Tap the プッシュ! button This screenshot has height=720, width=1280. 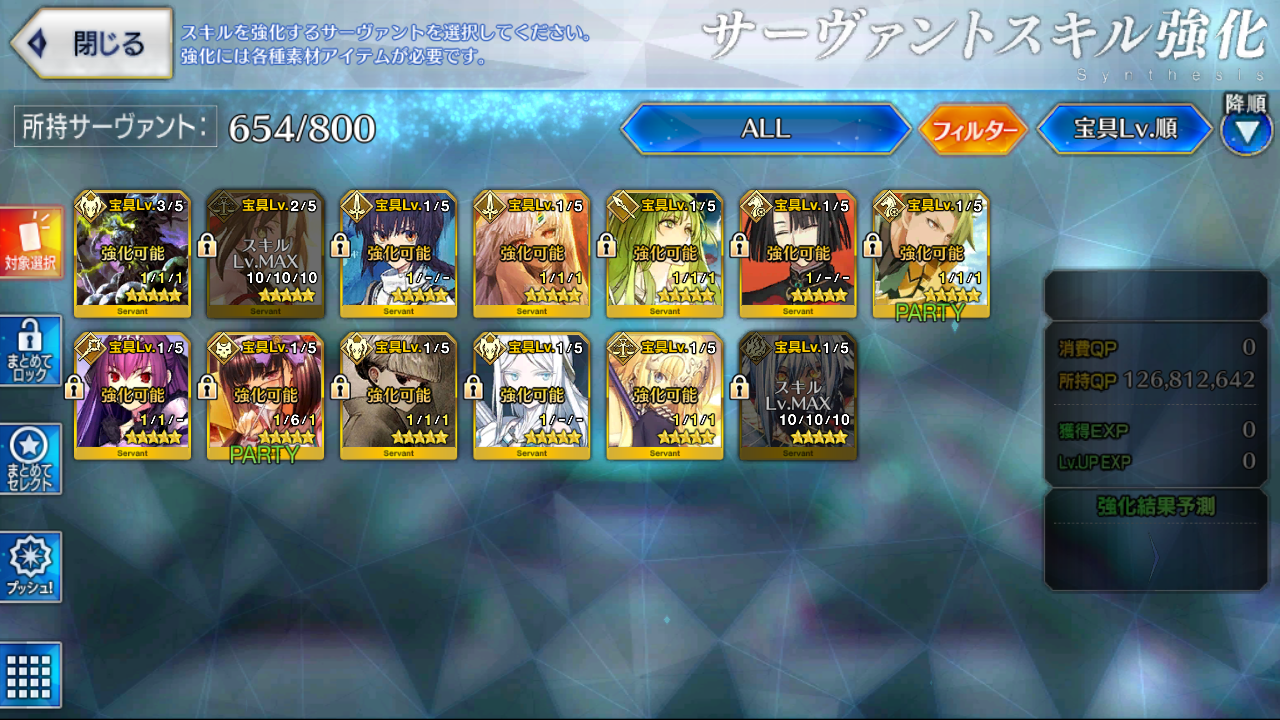point(32,566)
